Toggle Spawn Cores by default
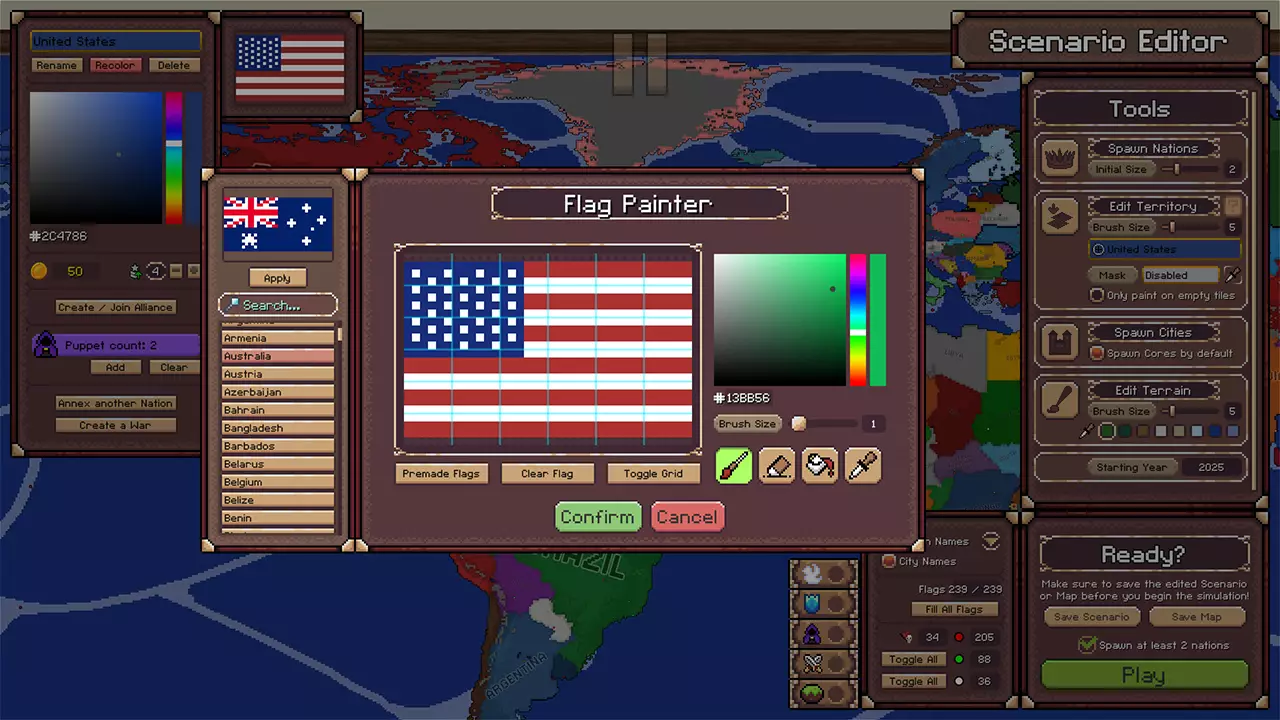Viewport: 1280px width, 720px height. (x=1097, y=351)
